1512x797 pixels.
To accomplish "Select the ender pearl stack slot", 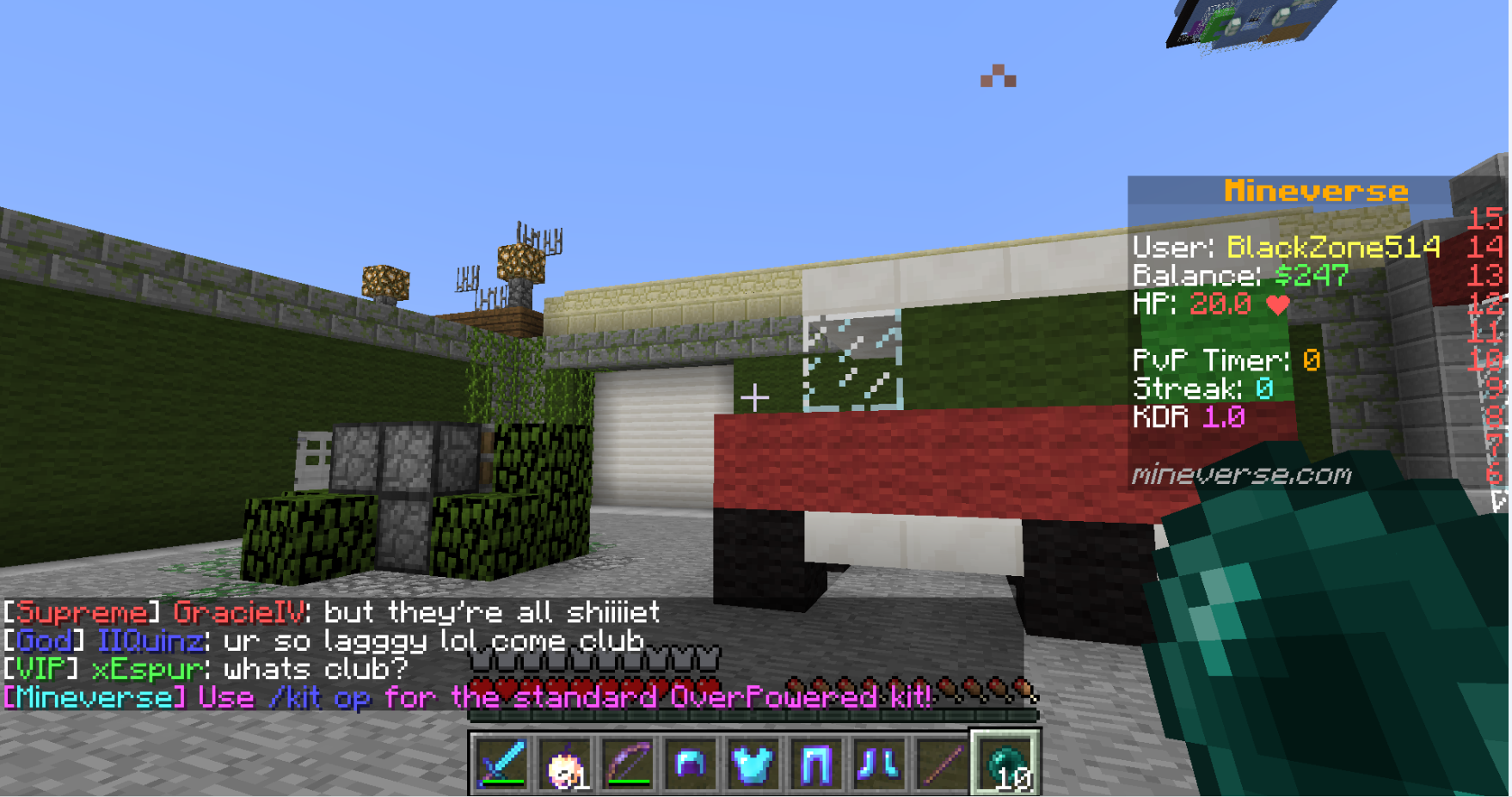I will 1005,763.
